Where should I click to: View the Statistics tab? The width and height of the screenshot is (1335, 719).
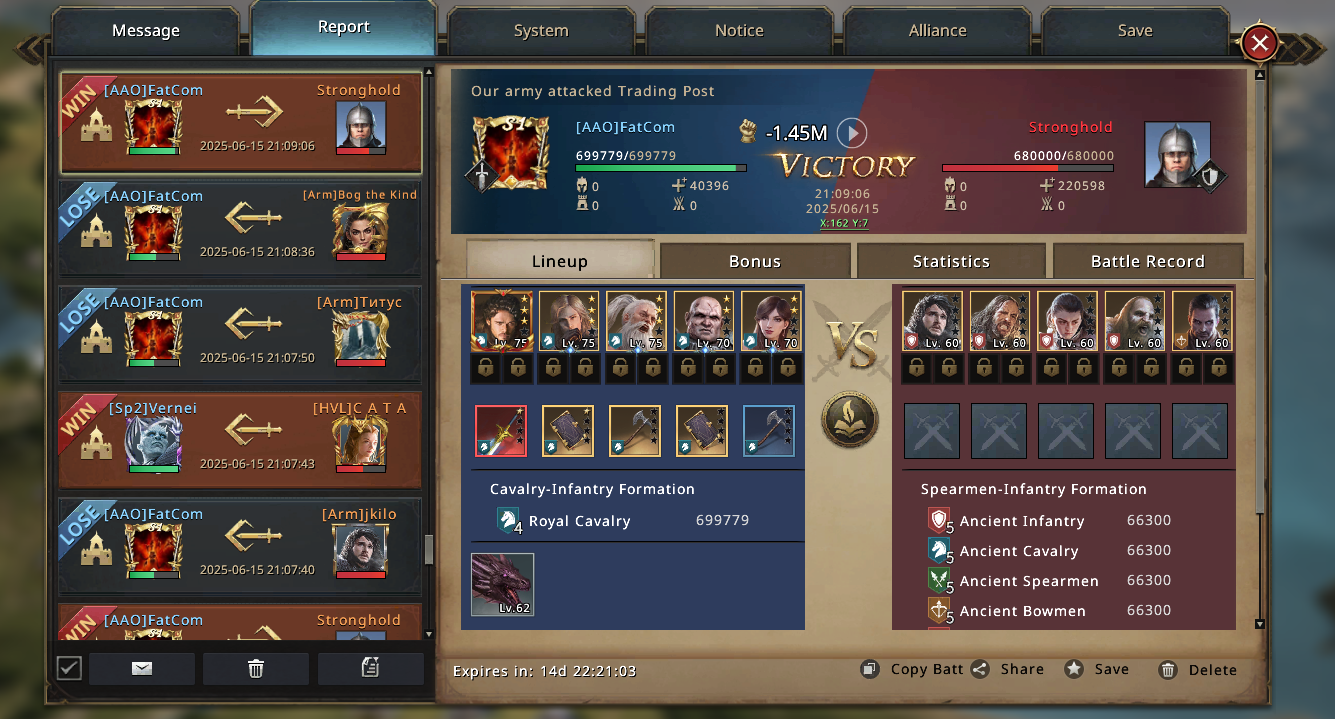[x=951, y=261]
